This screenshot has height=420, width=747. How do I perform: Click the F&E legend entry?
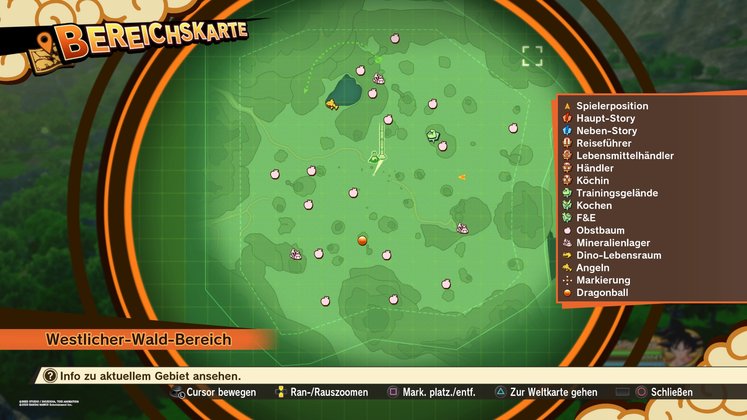587,217
